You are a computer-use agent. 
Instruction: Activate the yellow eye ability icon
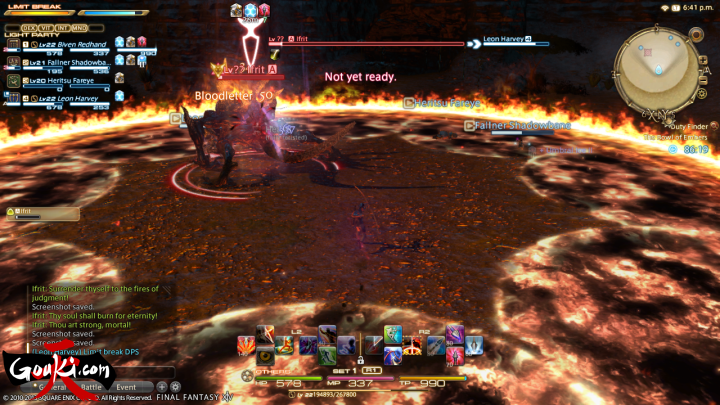(x=265, y=356)
